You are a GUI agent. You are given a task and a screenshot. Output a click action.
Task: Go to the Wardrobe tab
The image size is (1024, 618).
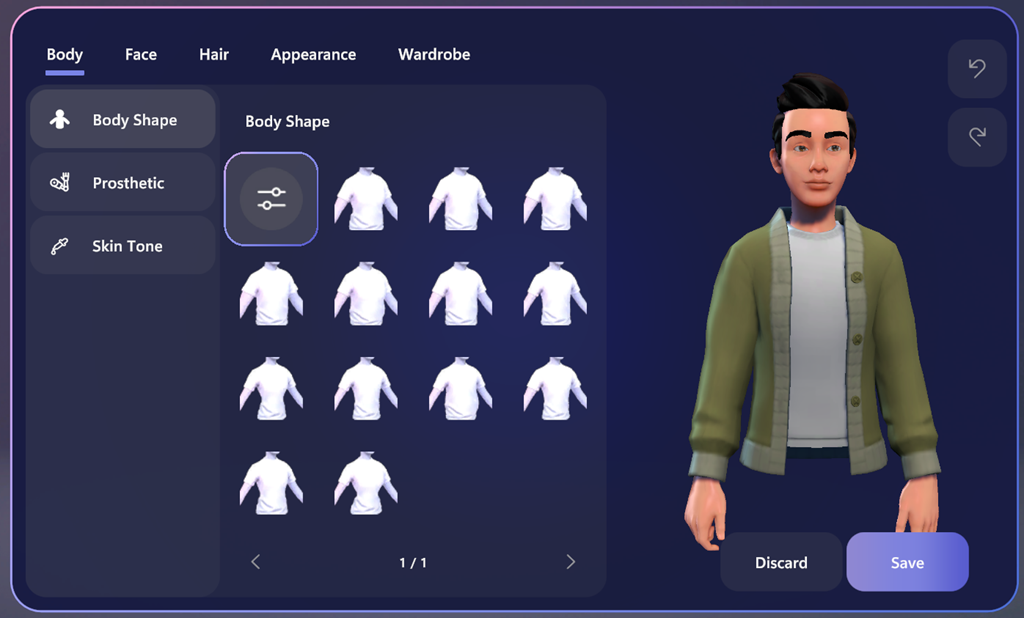434,55
